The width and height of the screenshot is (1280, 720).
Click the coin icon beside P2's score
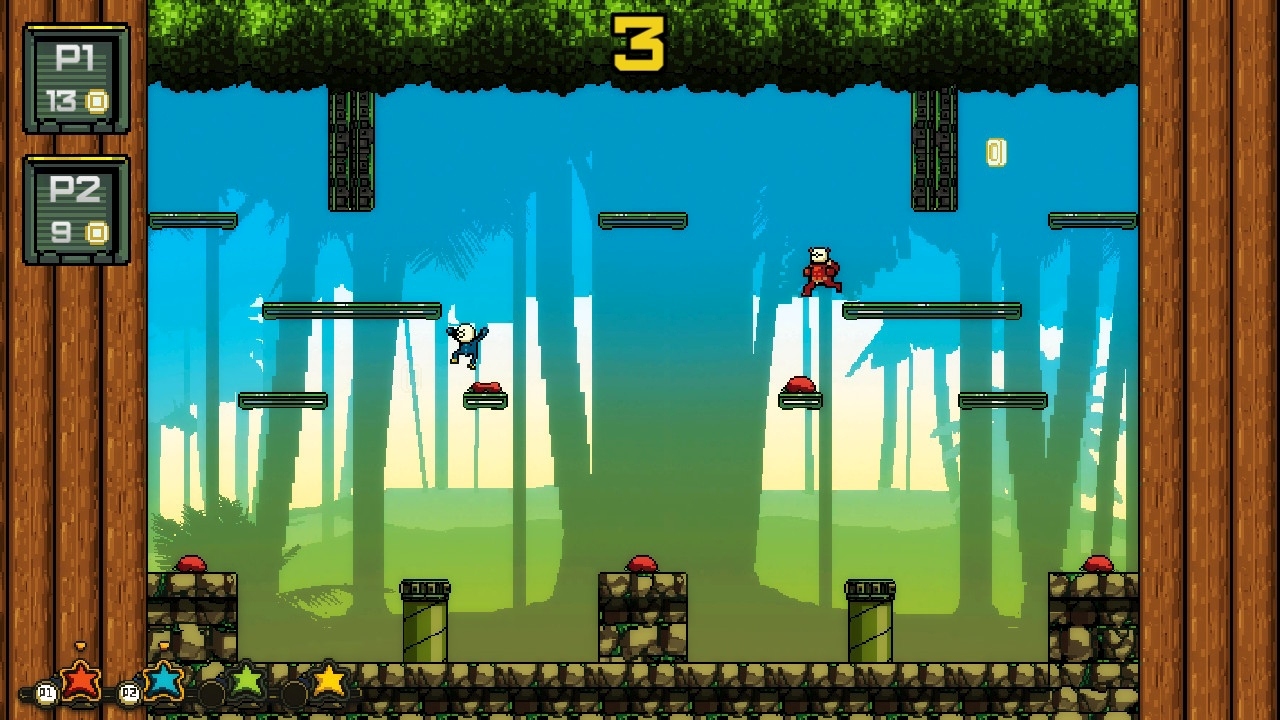(x=98, y=231)
